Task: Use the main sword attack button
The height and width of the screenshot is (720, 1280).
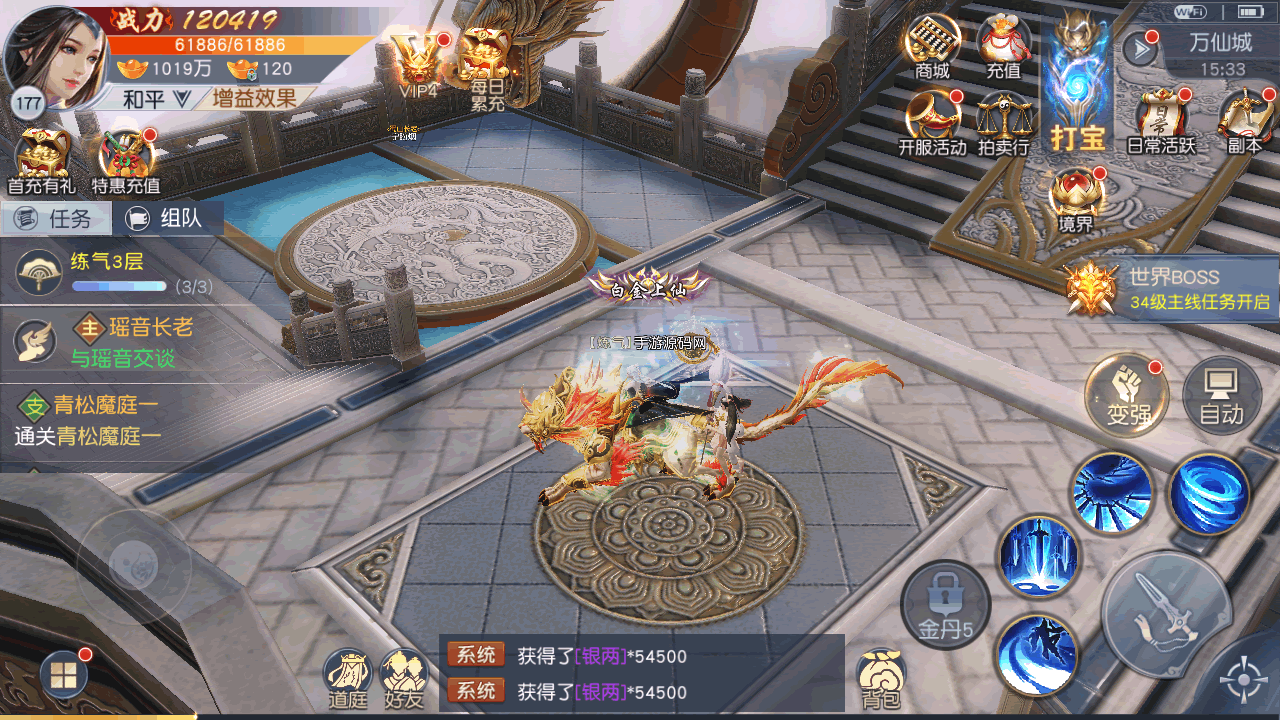Action: (1166, 614)
